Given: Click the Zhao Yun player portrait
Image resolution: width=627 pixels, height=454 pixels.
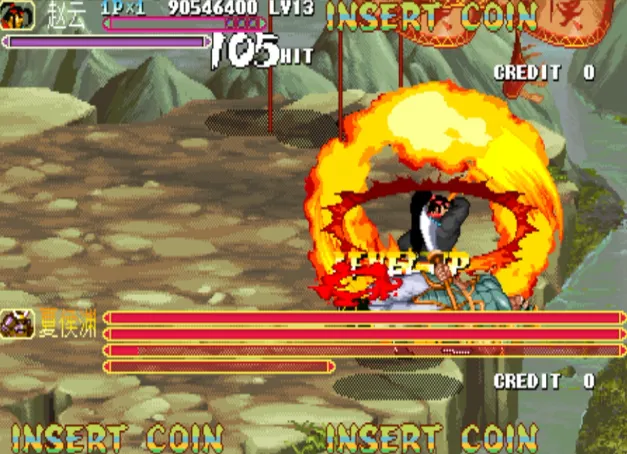Looking at the screenshot, I should tap(18, 12).
